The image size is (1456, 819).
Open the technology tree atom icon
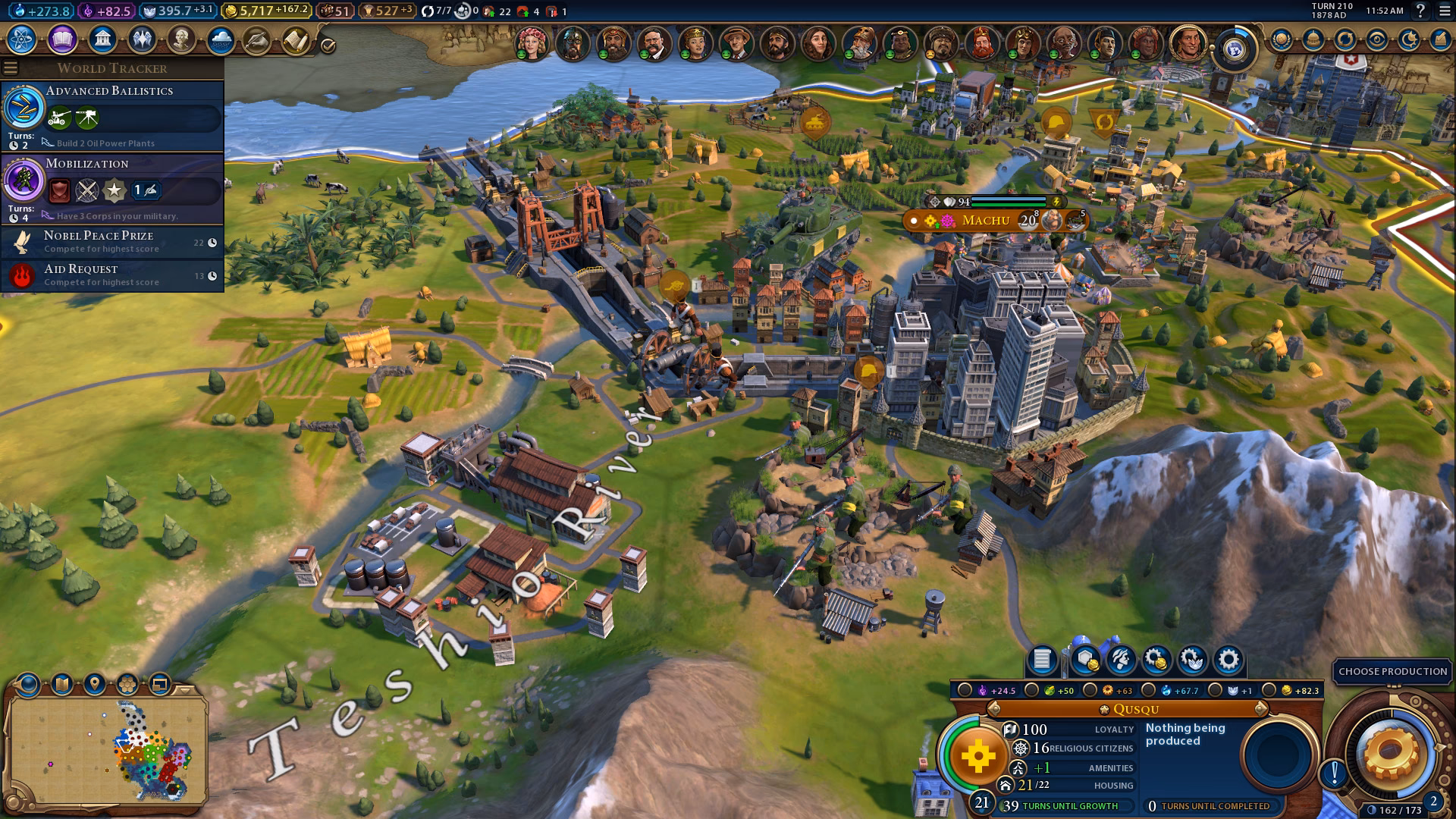coord(22,39)
